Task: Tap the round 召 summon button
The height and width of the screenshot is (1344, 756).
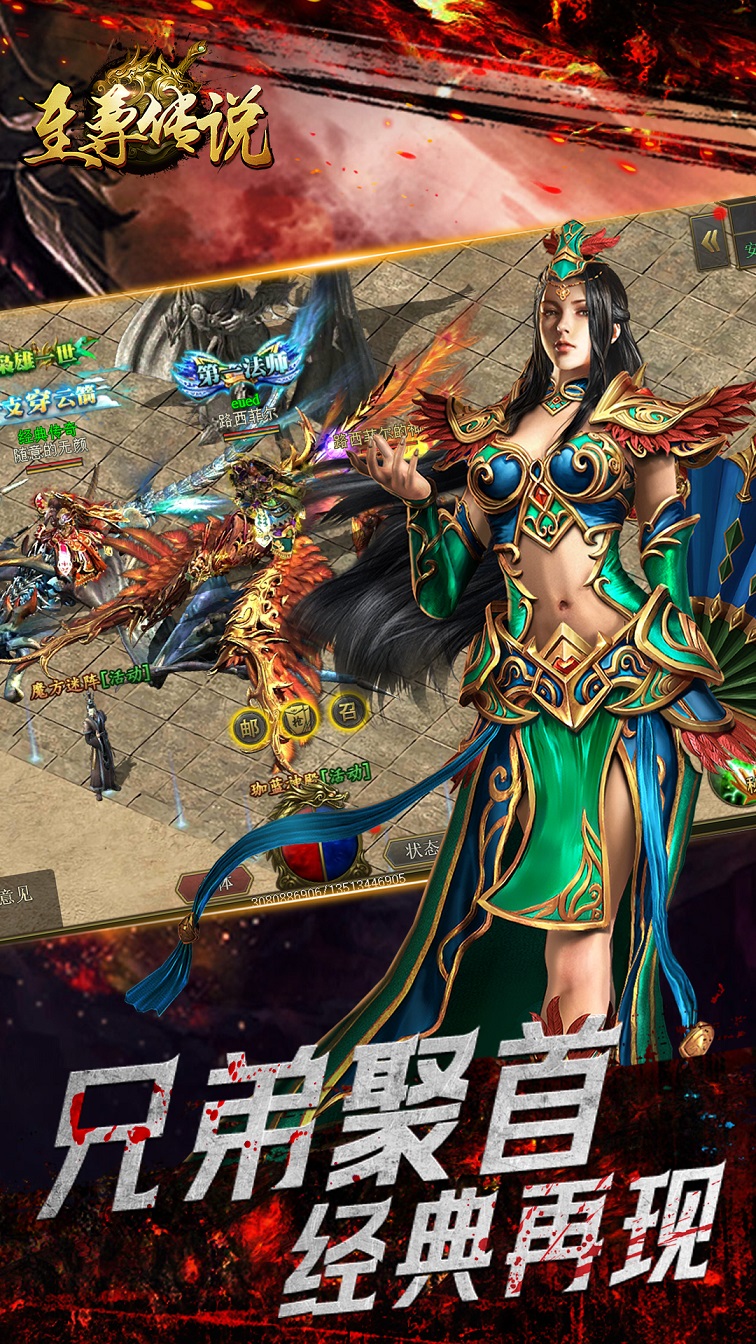Action: [x=349, y=711]
